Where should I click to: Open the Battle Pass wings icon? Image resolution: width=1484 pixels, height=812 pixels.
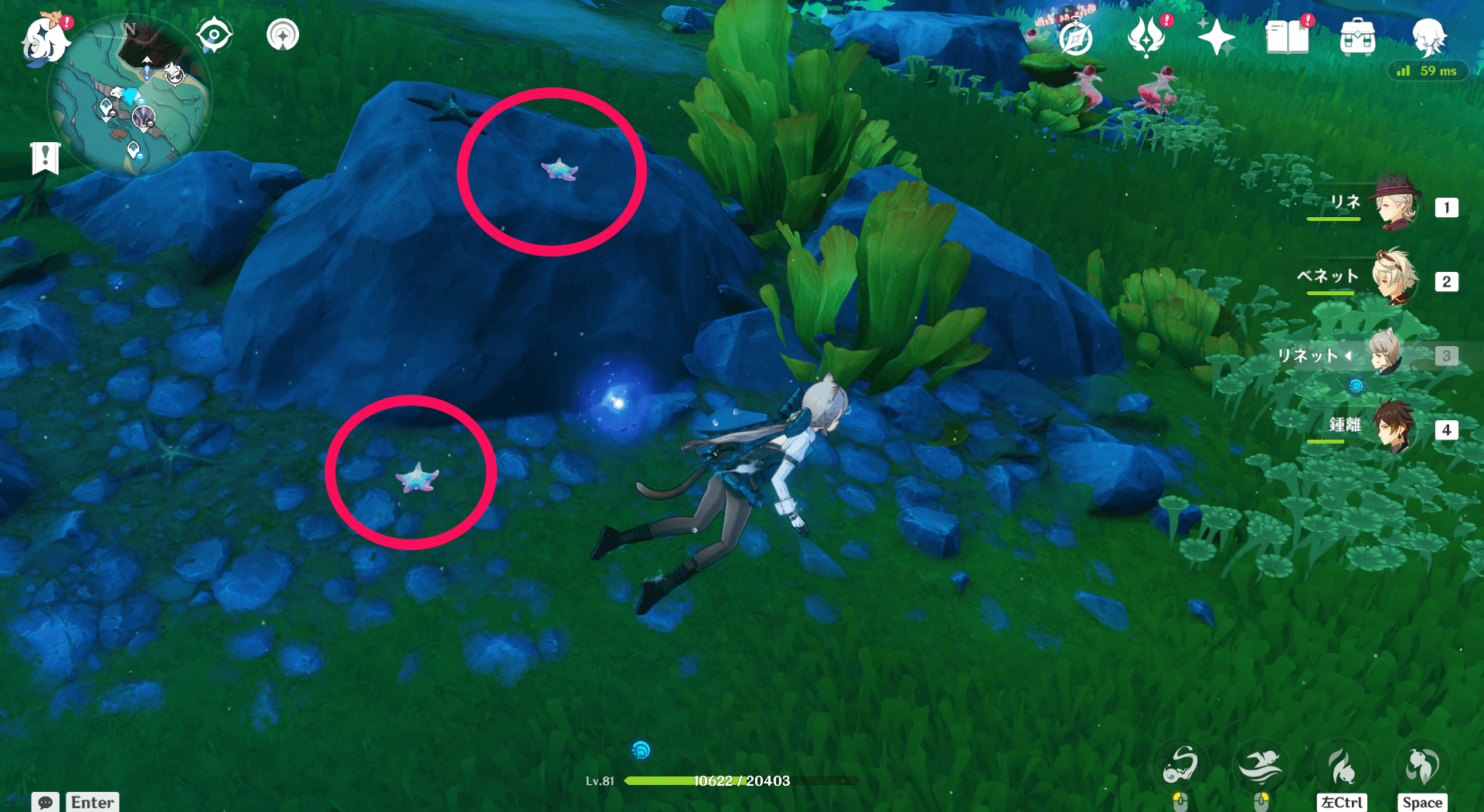point(1147,39)
